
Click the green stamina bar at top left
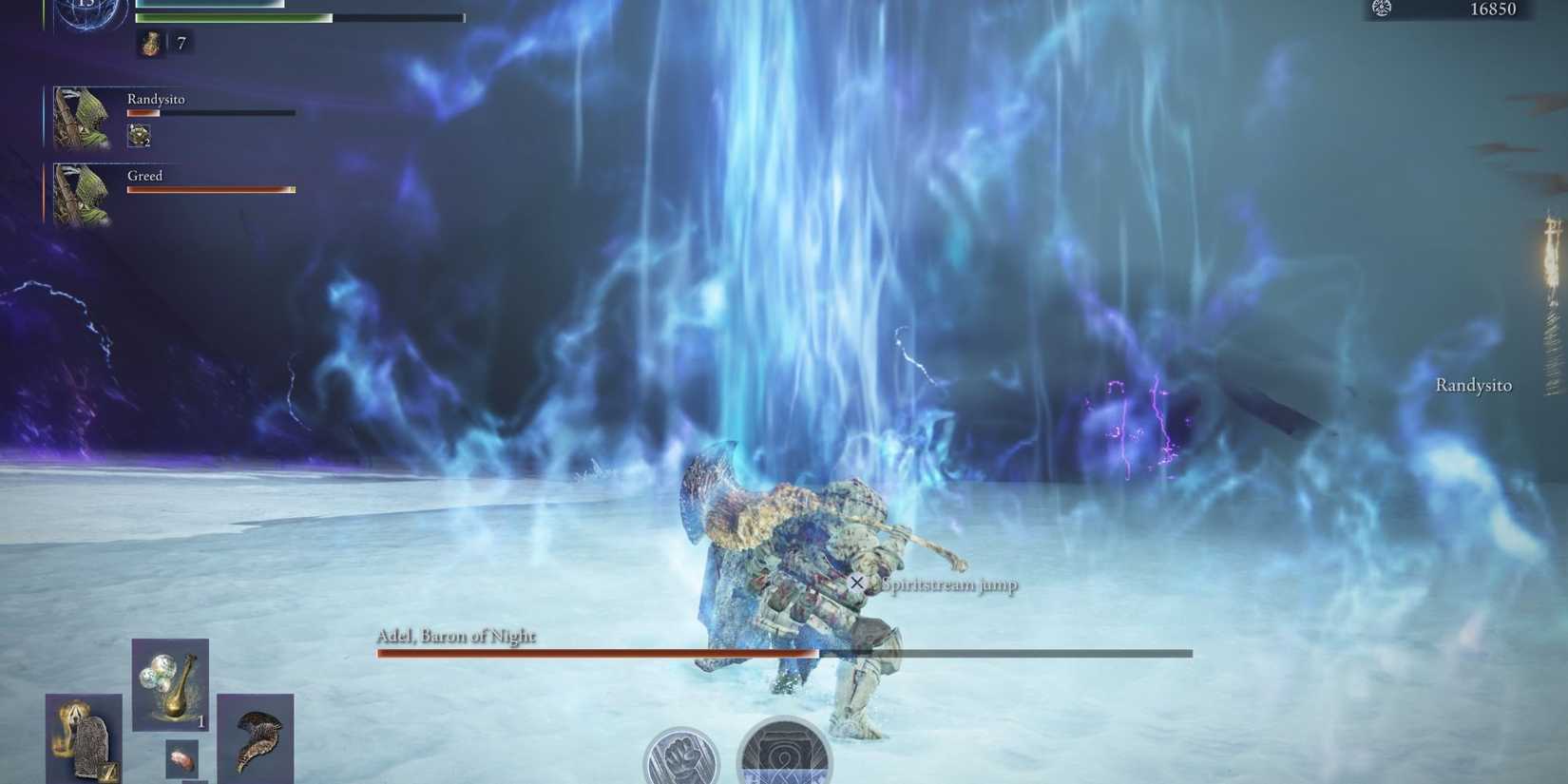point(233,17)
